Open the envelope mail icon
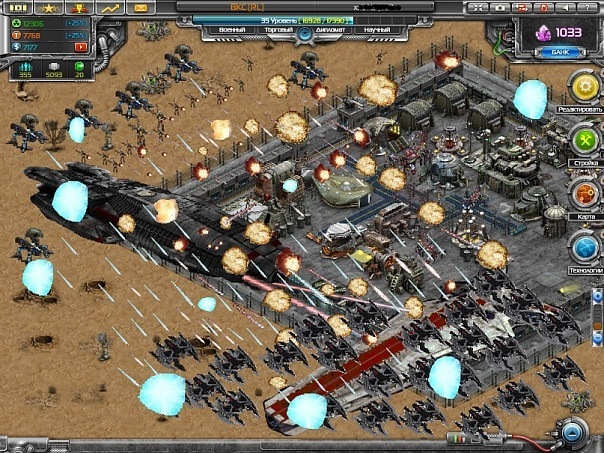Image resolution: width=604 pixels, height=453 pixels. tap(140, 7)
